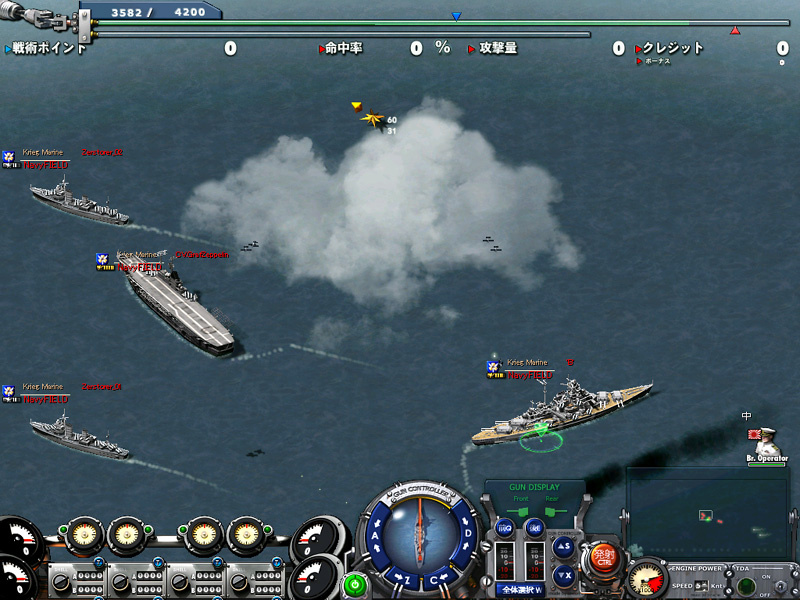Screen dimensions: 800x600
Task: Click the select-all W button
Action: [x=521, y=590]
